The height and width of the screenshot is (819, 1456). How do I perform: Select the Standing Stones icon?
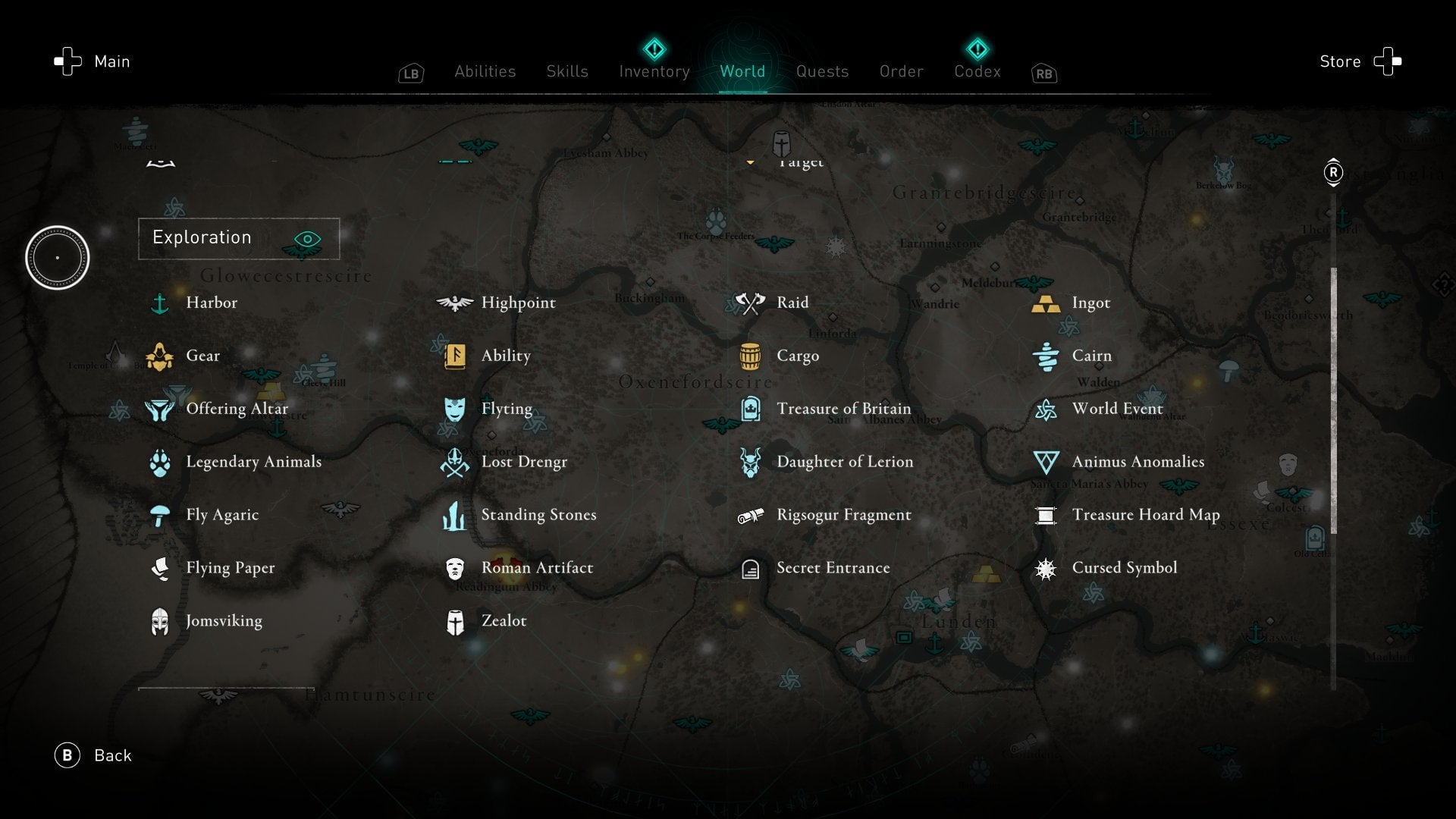tap(453, 514)
